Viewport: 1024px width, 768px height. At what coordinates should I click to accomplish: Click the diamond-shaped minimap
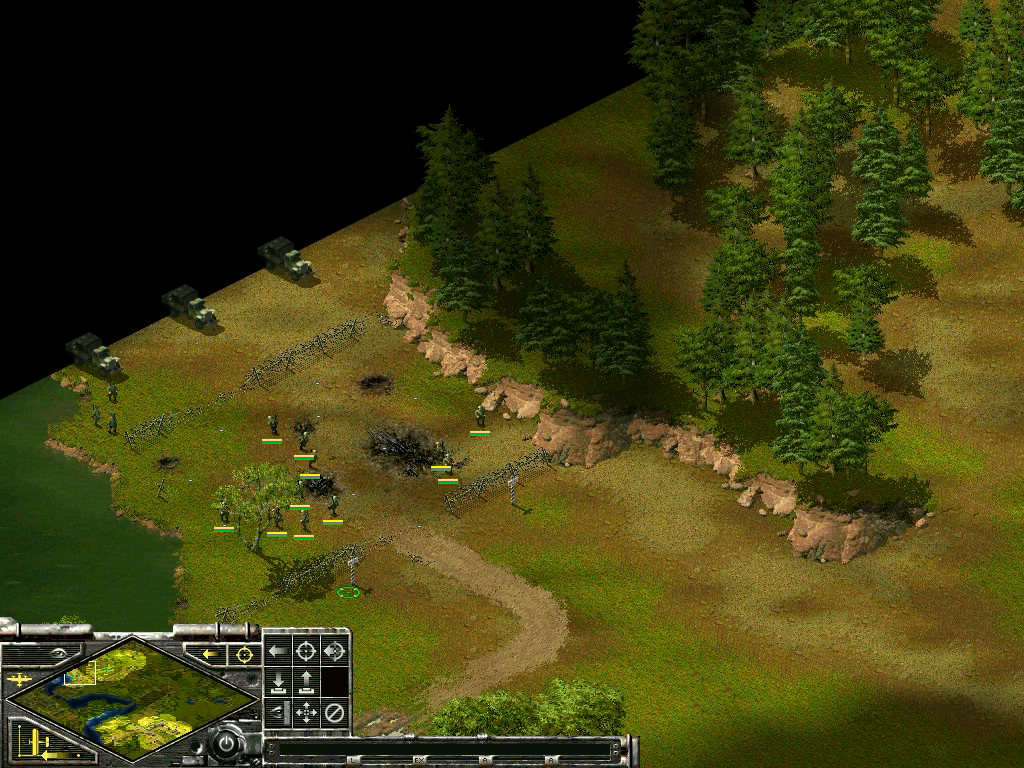coord(130,697)
